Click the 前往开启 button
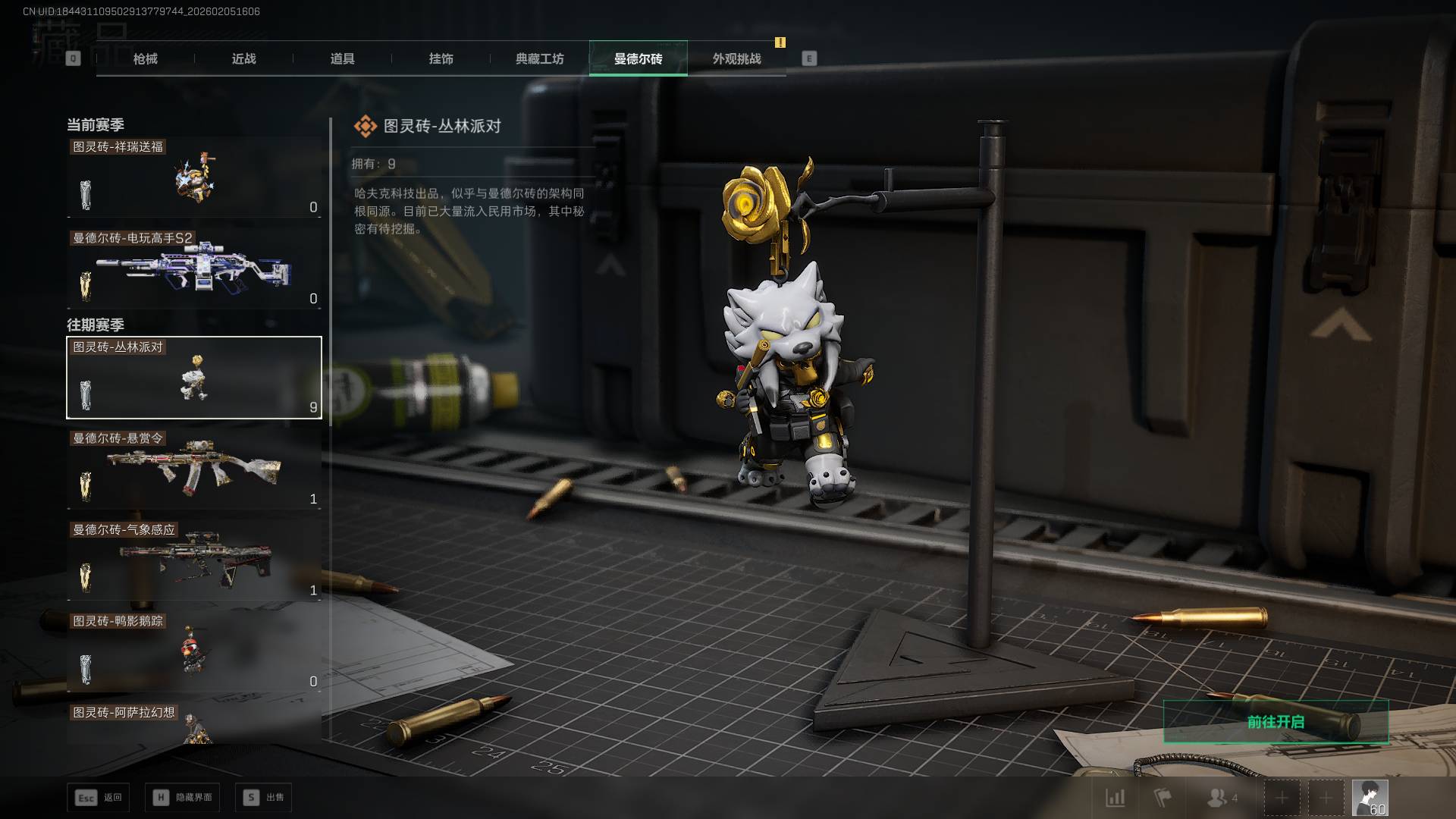The image size is (1456, 819). 1276,722
